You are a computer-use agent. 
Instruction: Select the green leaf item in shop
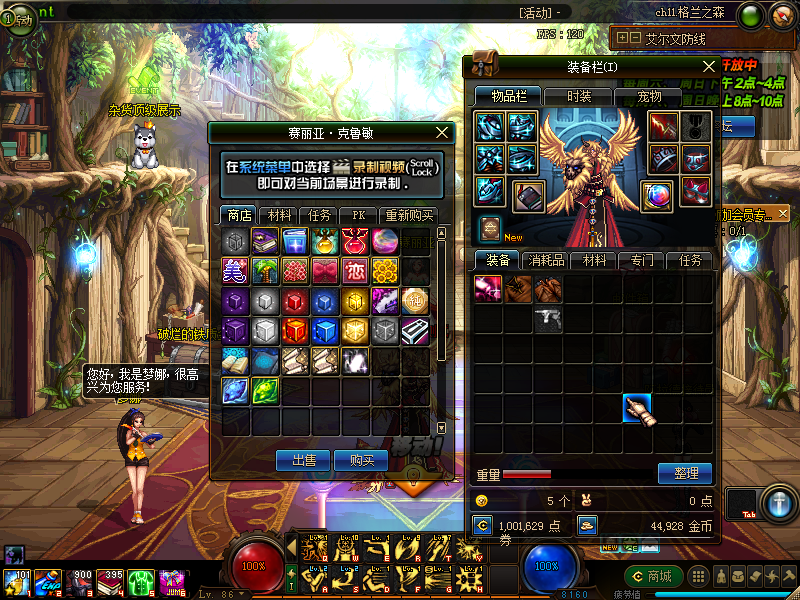264,390
